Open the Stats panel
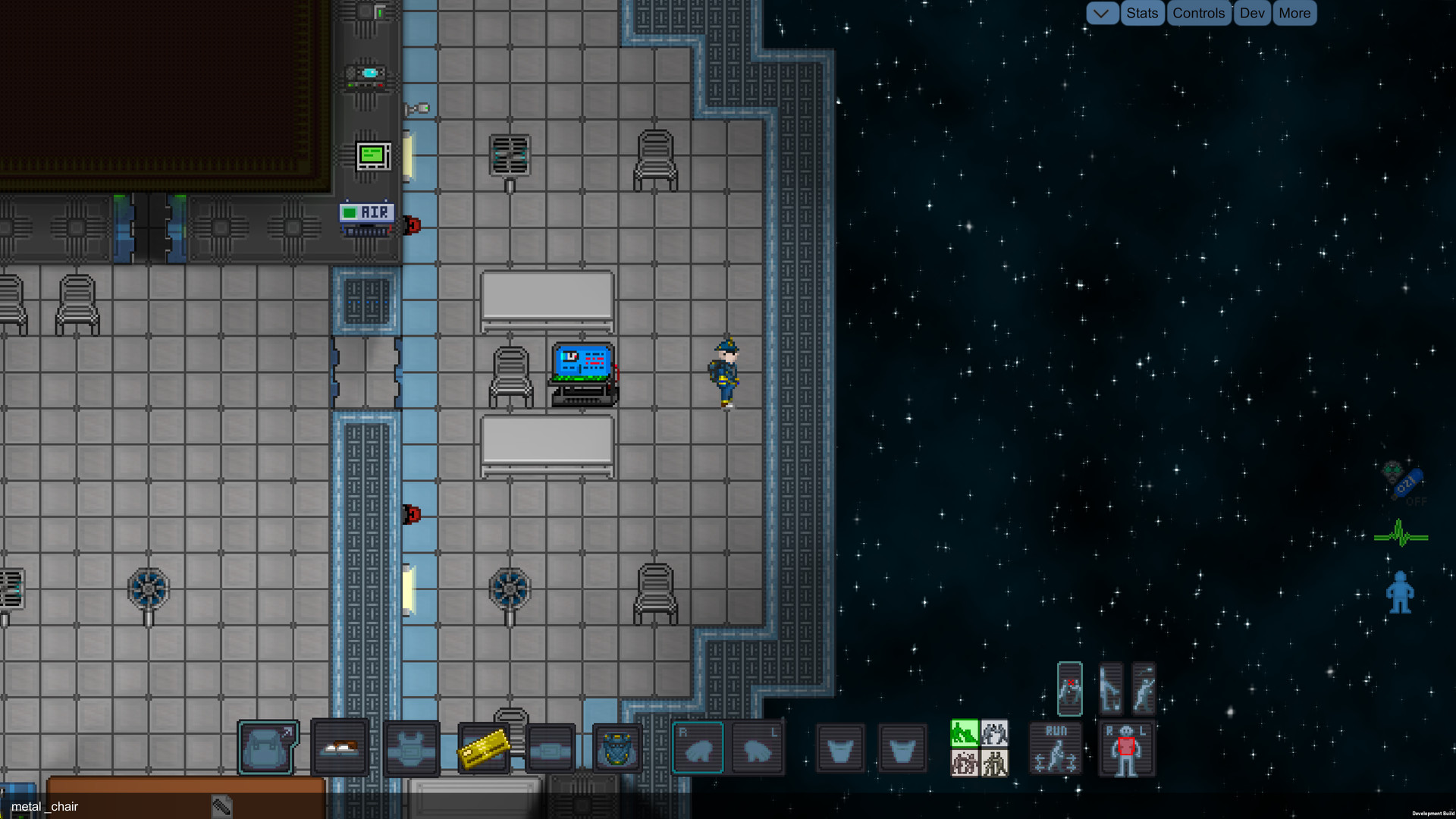 1142,13
